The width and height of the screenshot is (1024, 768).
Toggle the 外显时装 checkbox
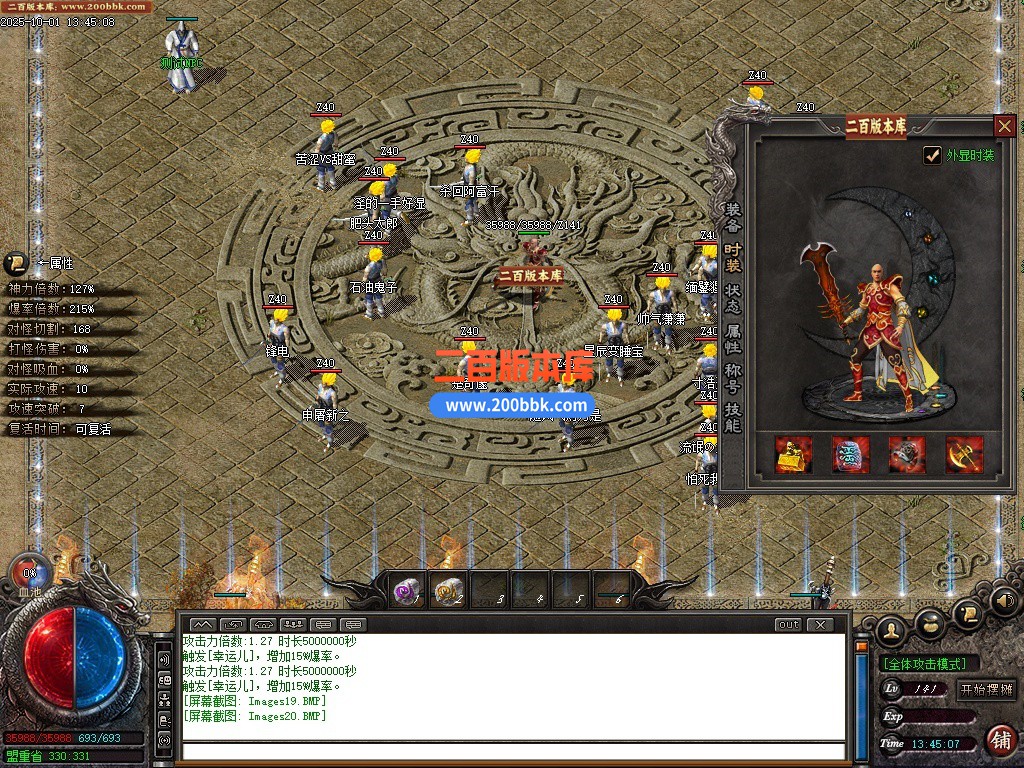pyautogui.click(x=932, y=155)
